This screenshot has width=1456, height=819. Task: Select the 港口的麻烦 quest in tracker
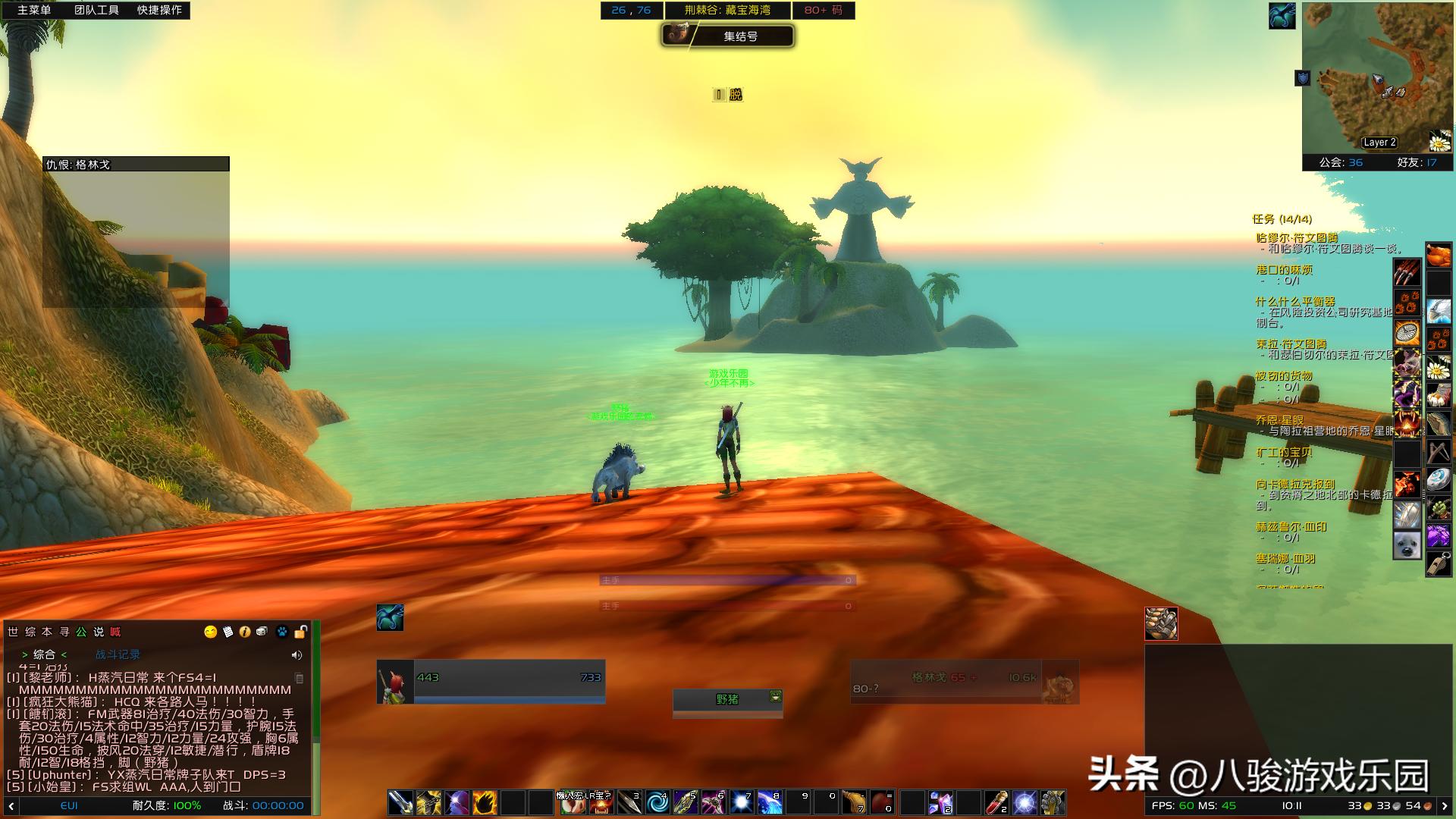(x=1284, y=270)
